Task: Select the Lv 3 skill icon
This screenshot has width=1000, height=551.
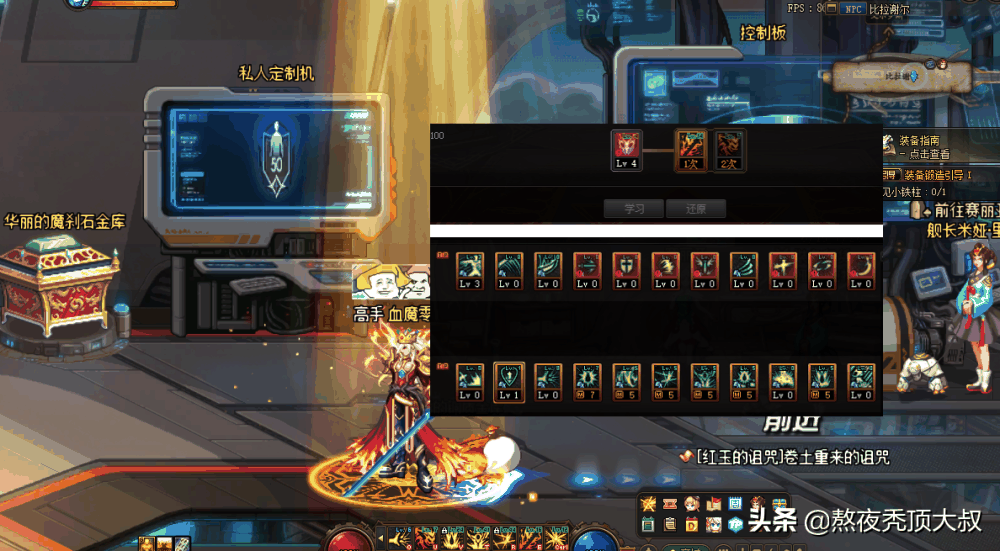Action: [x=471, y=270]
